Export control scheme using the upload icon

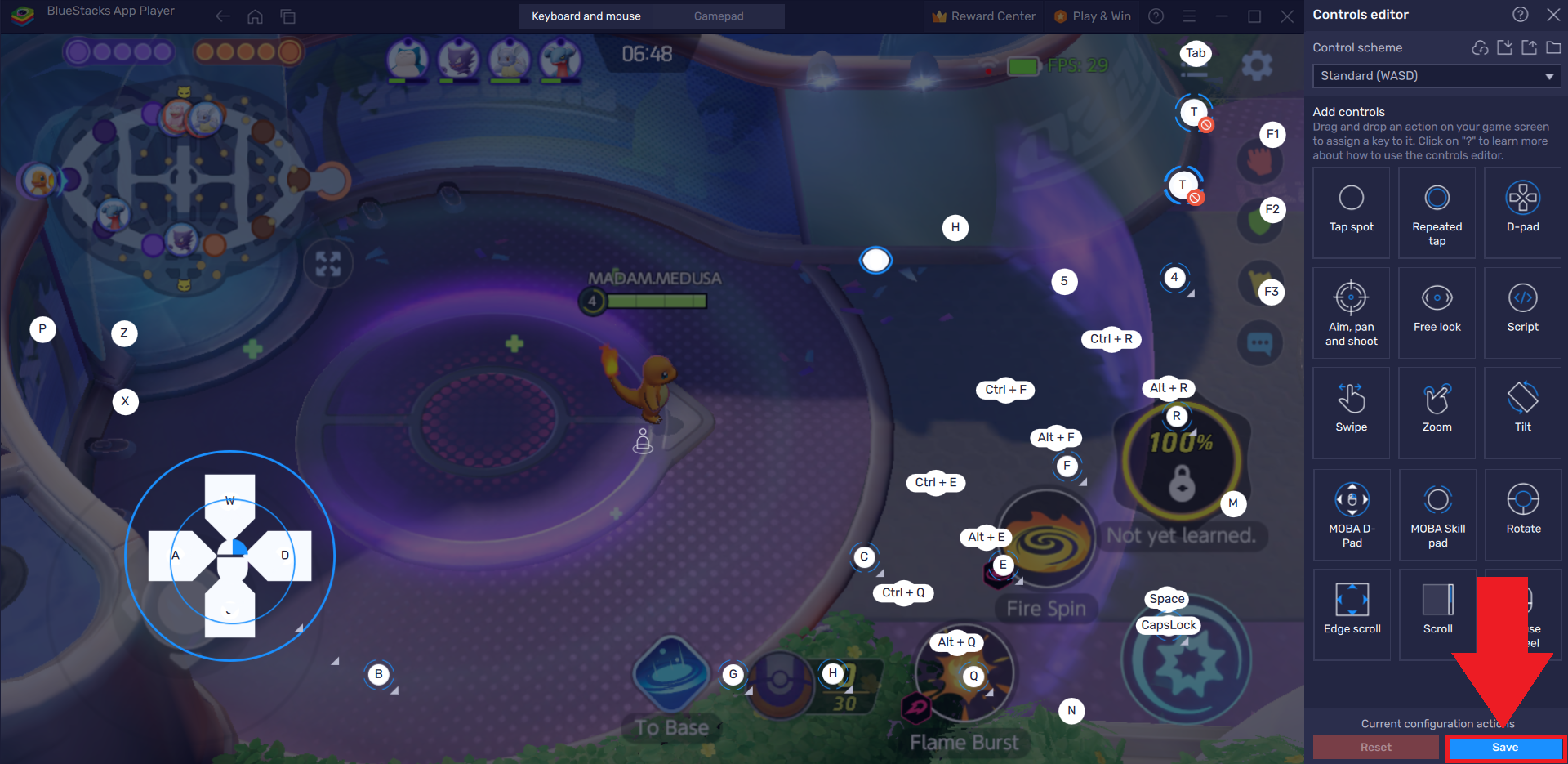(x=1529, y=47)
